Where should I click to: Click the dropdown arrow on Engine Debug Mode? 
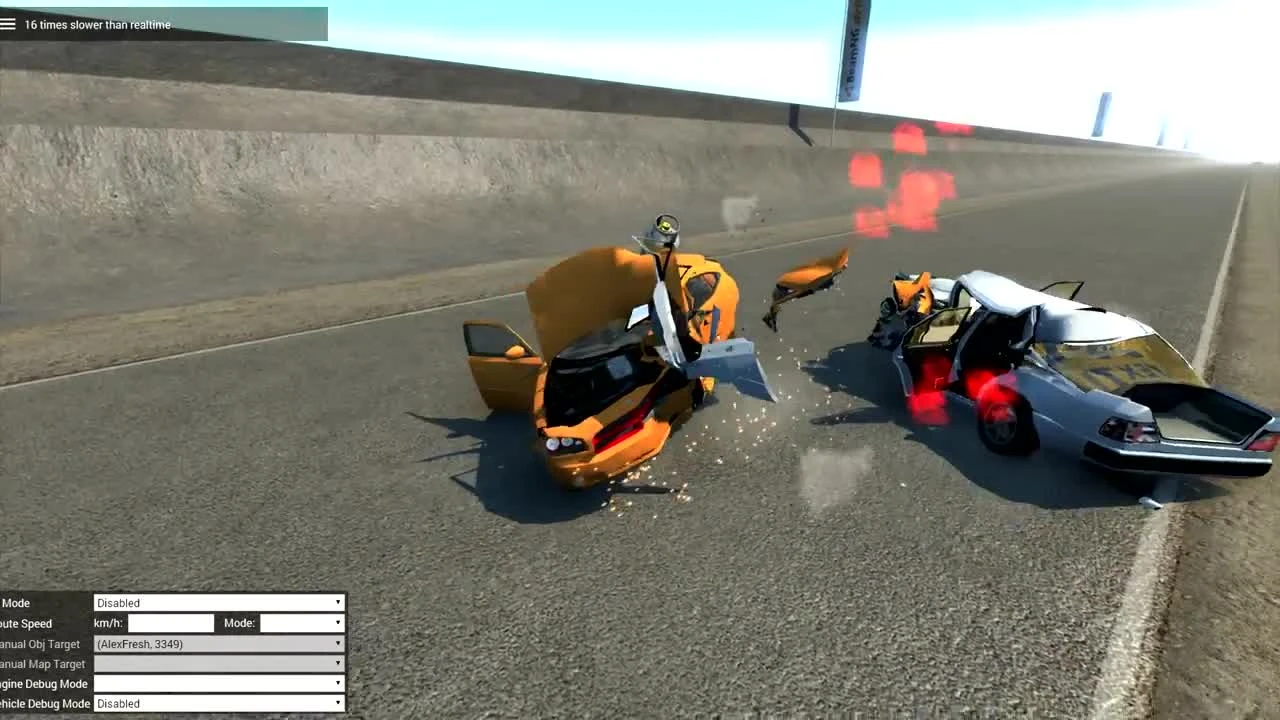pyautogui.click(x=337, y=683)
